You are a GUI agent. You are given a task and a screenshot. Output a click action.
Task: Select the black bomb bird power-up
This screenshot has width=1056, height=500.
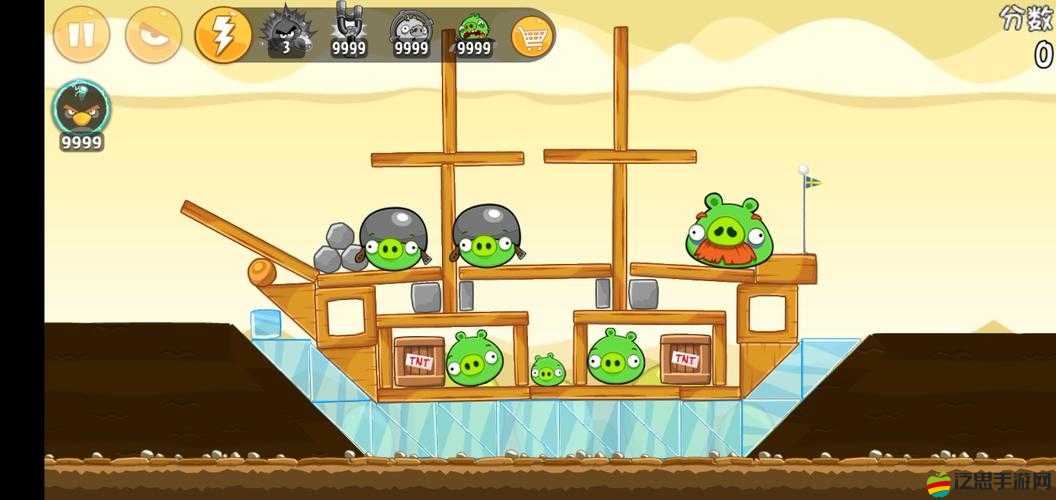pos(82,112)
